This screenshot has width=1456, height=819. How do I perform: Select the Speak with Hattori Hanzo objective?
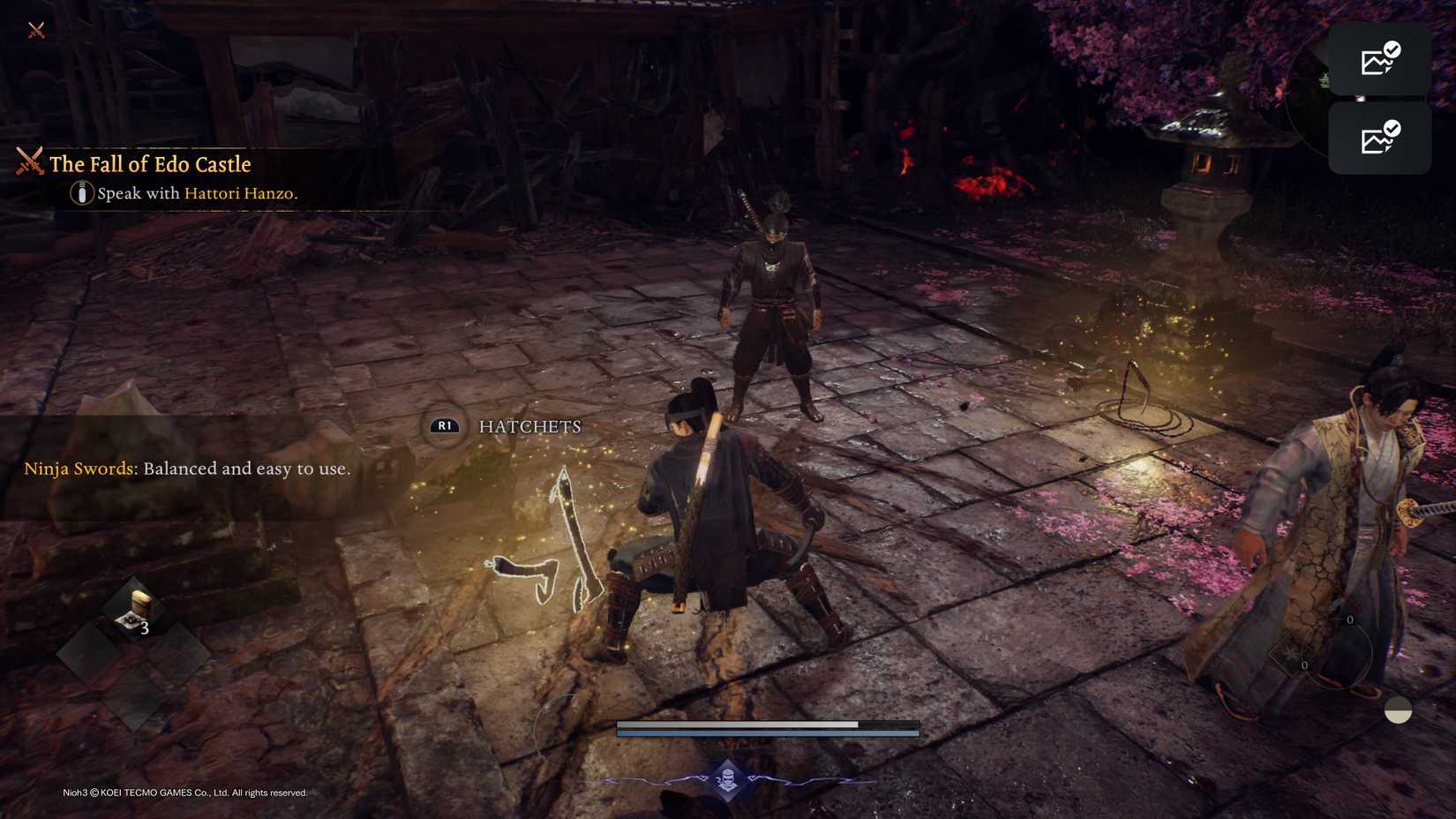tap(196, 193)
